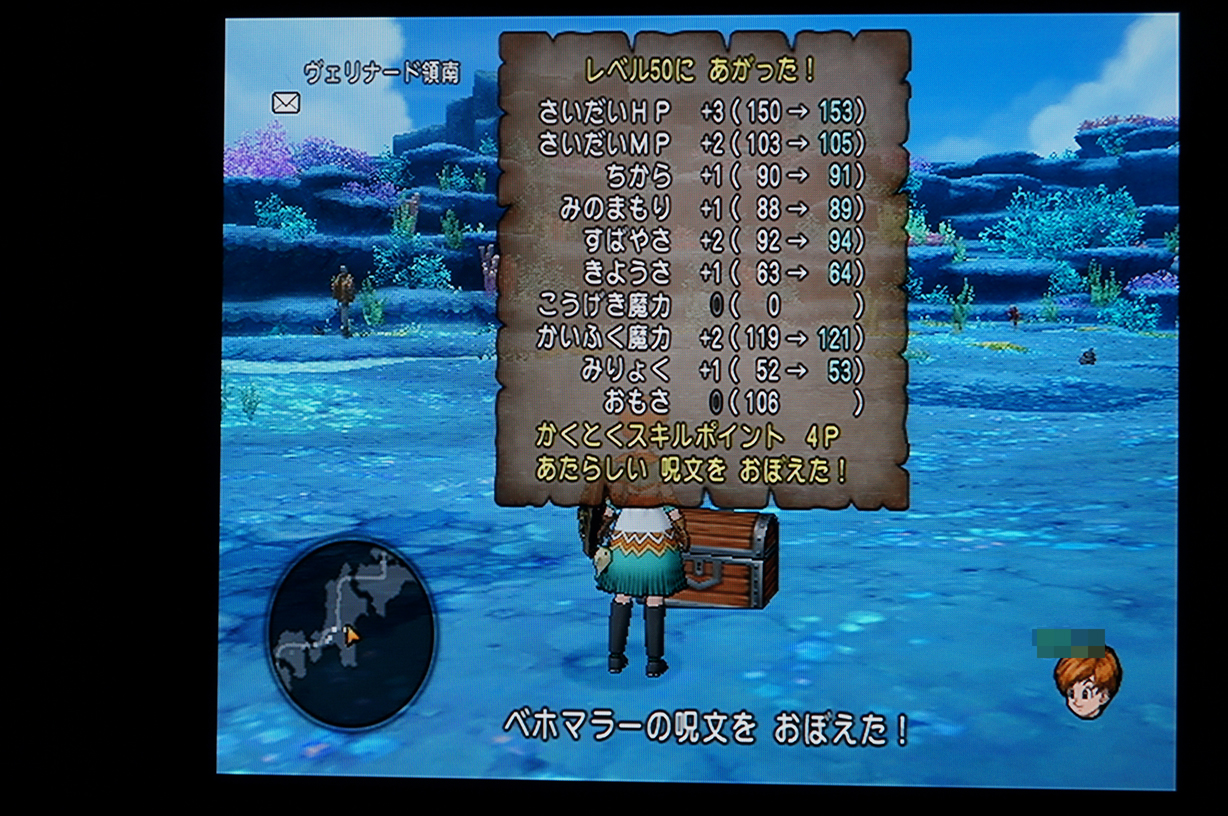Select the party member portrait
The image size is (1228, 816).
point(1085,681)
